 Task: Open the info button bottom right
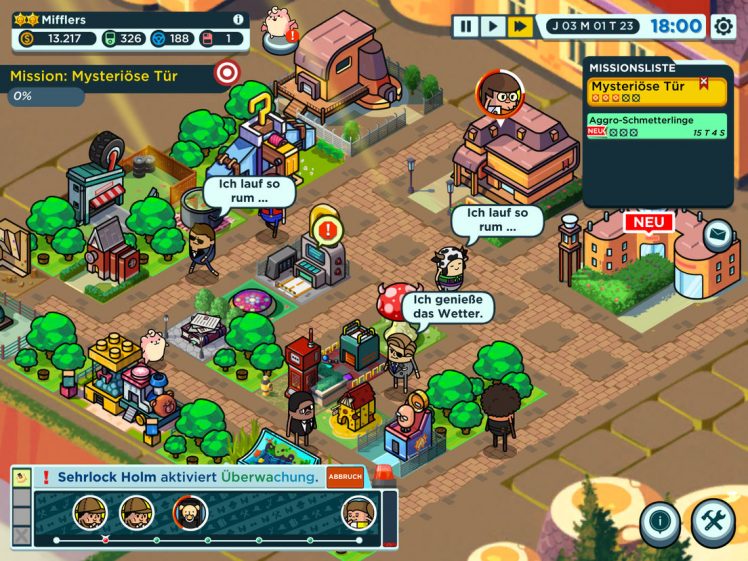[660, 521]
